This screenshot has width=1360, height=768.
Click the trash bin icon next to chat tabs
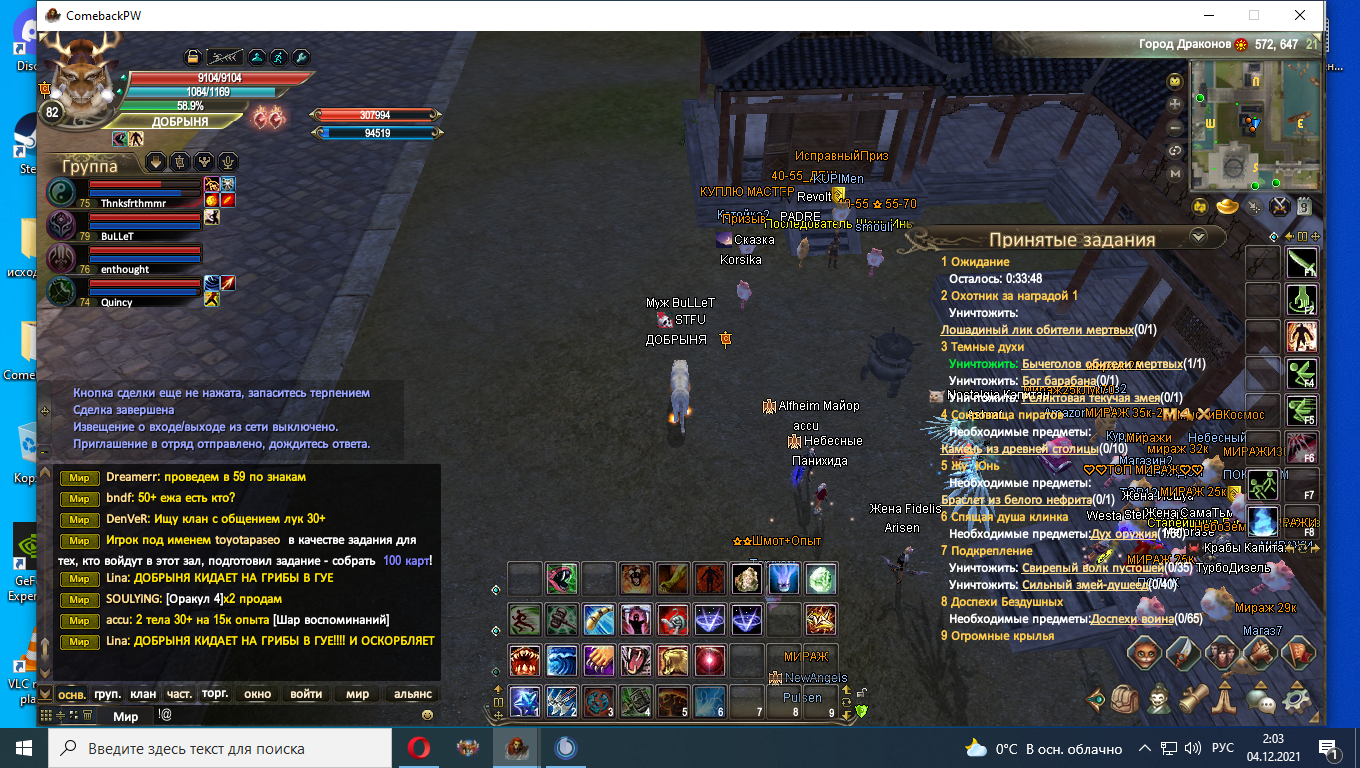[x=87, y=716]
